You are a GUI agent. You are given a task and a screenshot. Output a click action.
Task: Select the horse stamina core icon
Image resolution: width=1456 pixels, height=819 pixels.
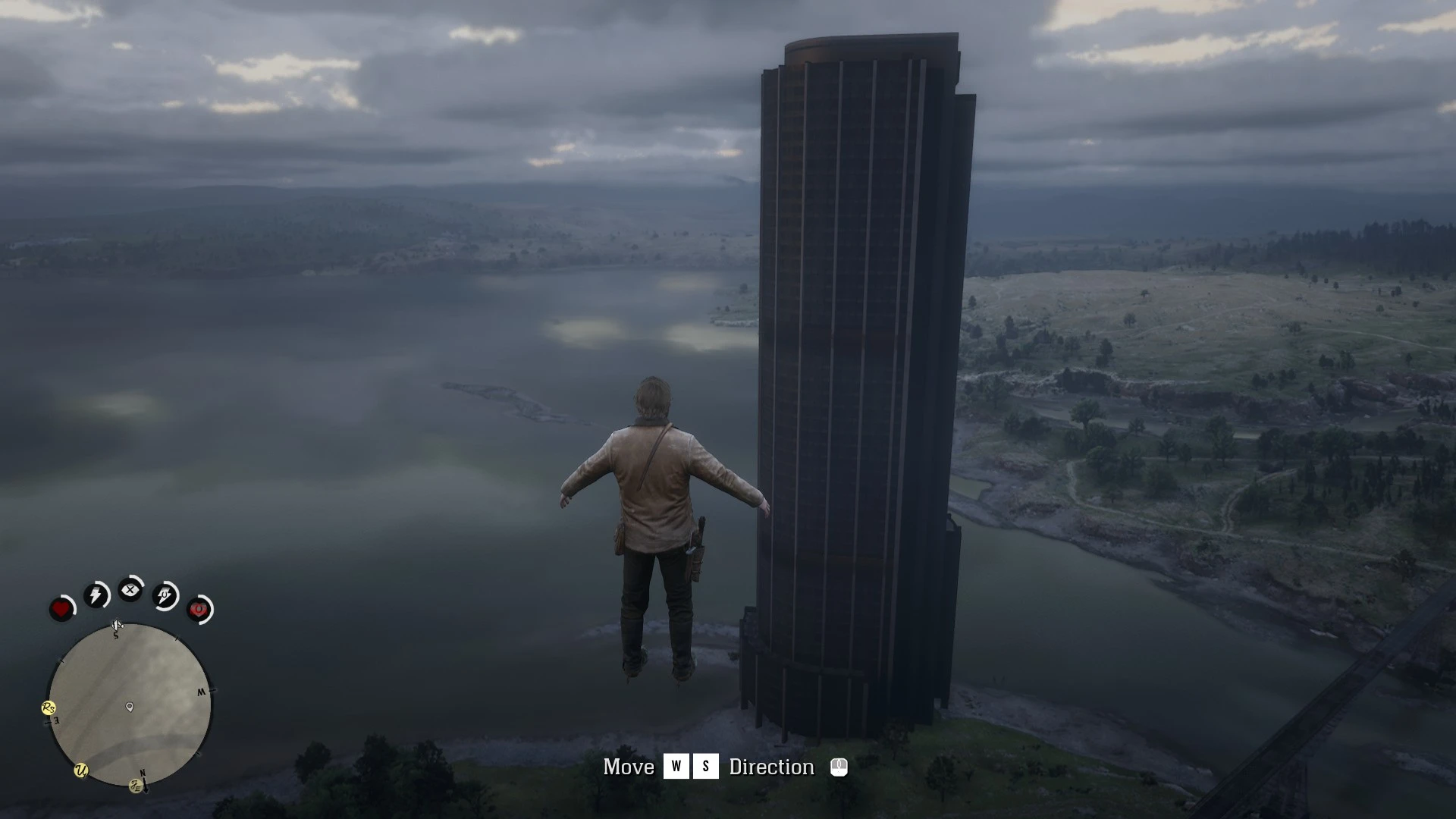(165, 596)
